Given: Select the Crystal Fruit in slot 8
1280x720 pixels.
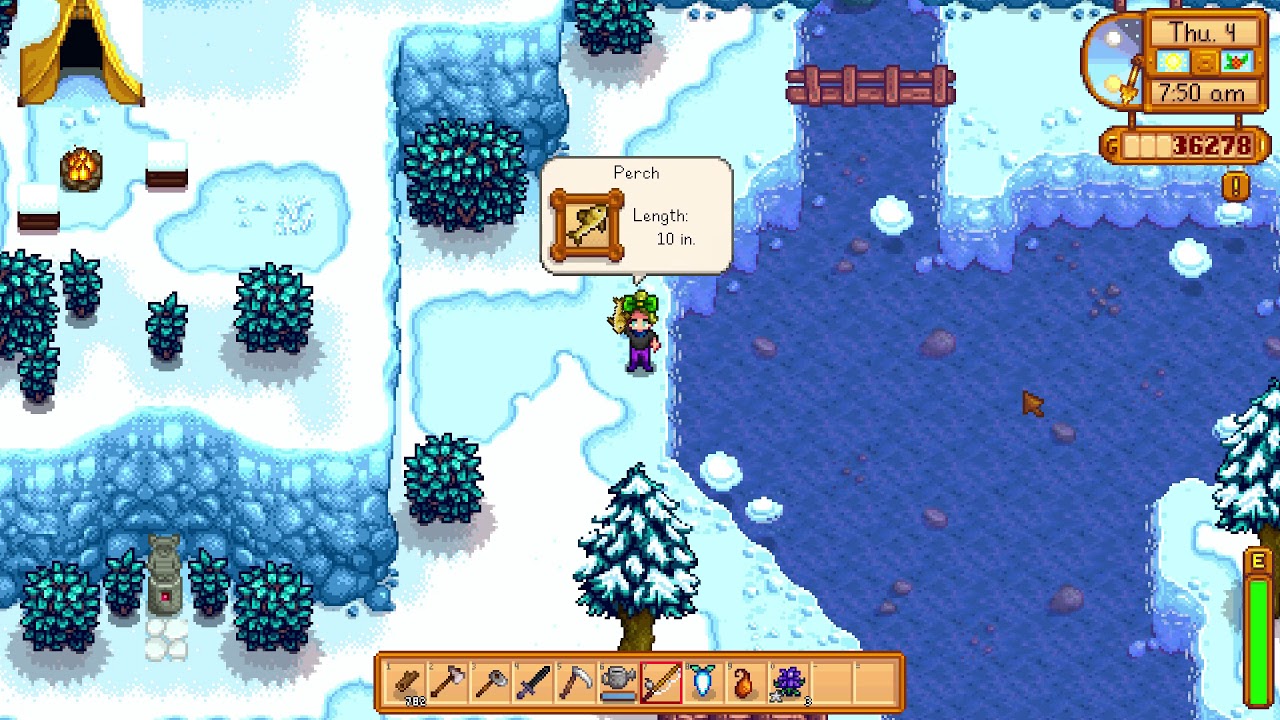Looking at the screenshot, I should click(x=703, y=683).
